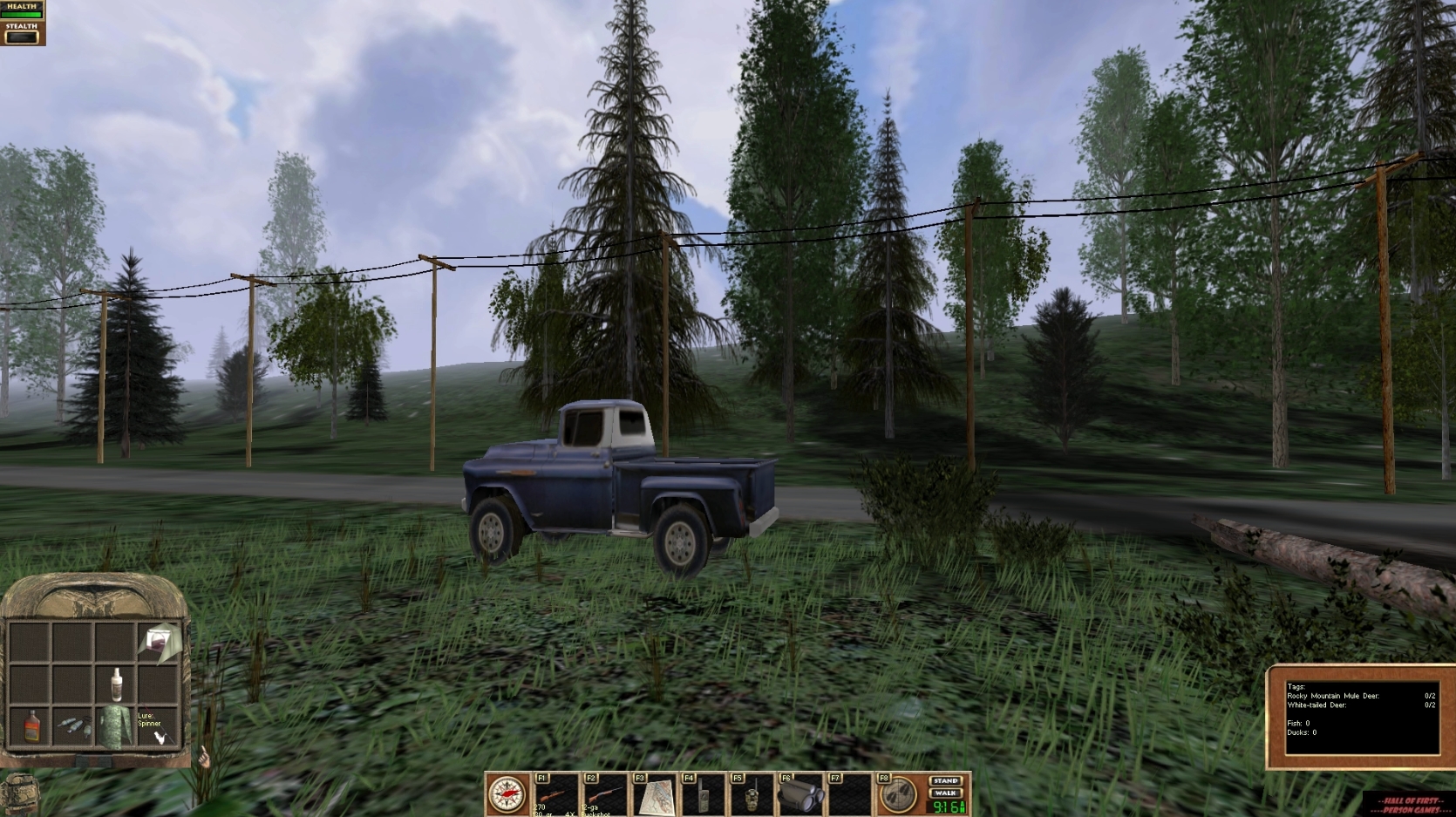This screenshot has width=1456, height=817.
Task: Switch to Walk mode
Action: (946, 794)
